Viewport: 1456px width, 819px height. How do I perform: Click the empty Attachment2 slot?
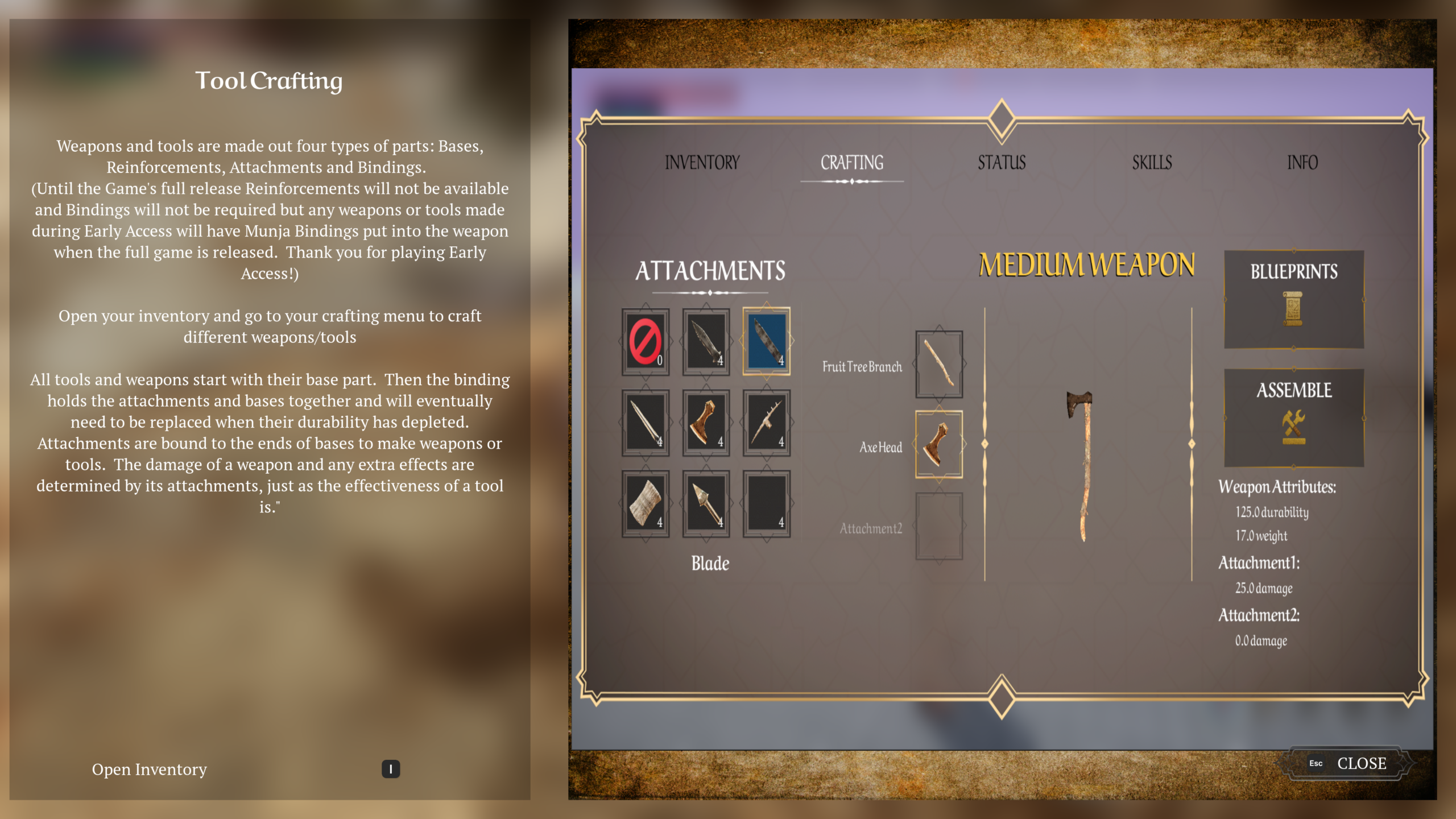coord(938,526)
